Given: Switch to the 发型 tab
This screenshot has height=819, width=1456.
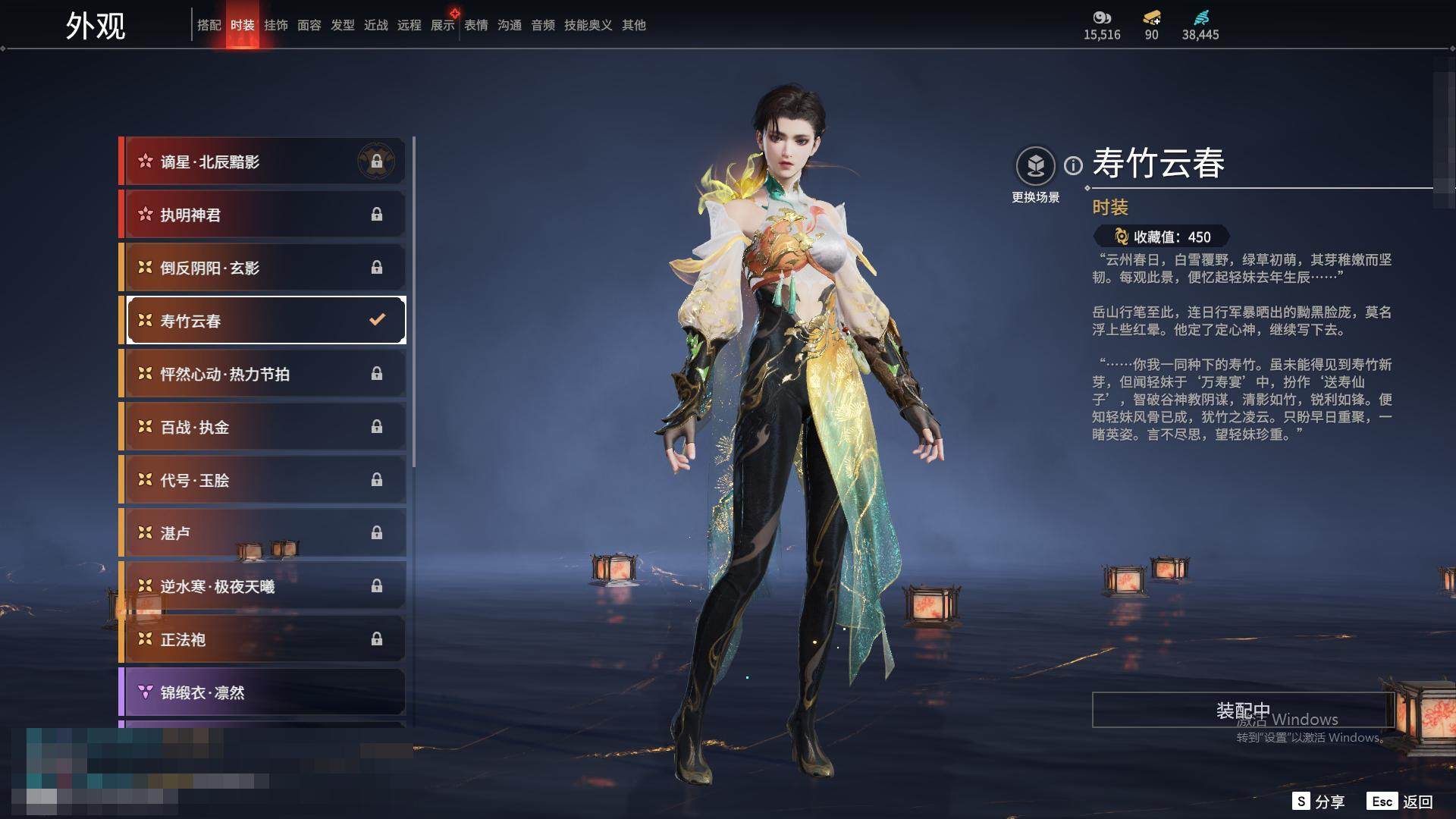Looking at the screenshot, I should 342,25.
